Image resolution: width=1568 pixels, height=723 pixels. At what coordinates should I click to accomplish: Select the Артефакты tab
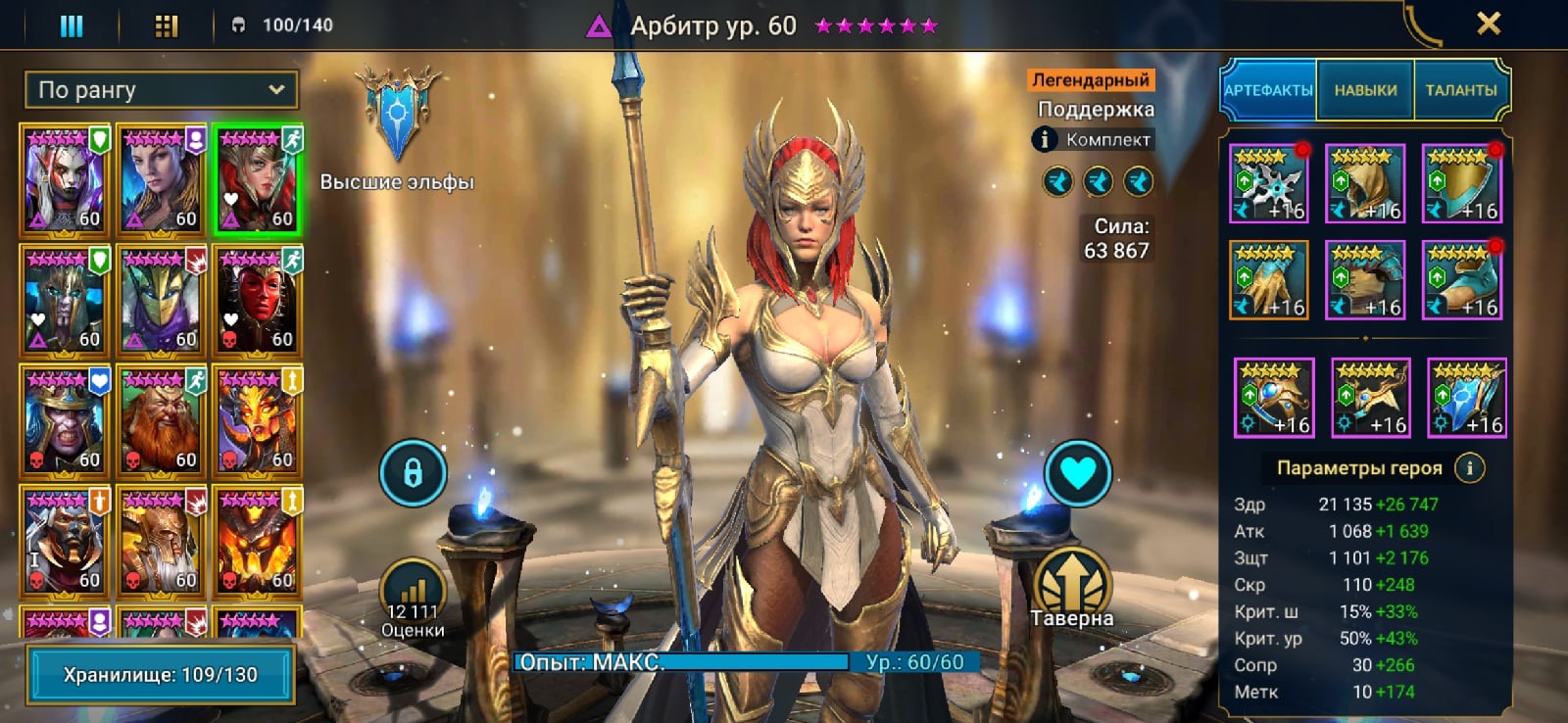[1268, 90]
